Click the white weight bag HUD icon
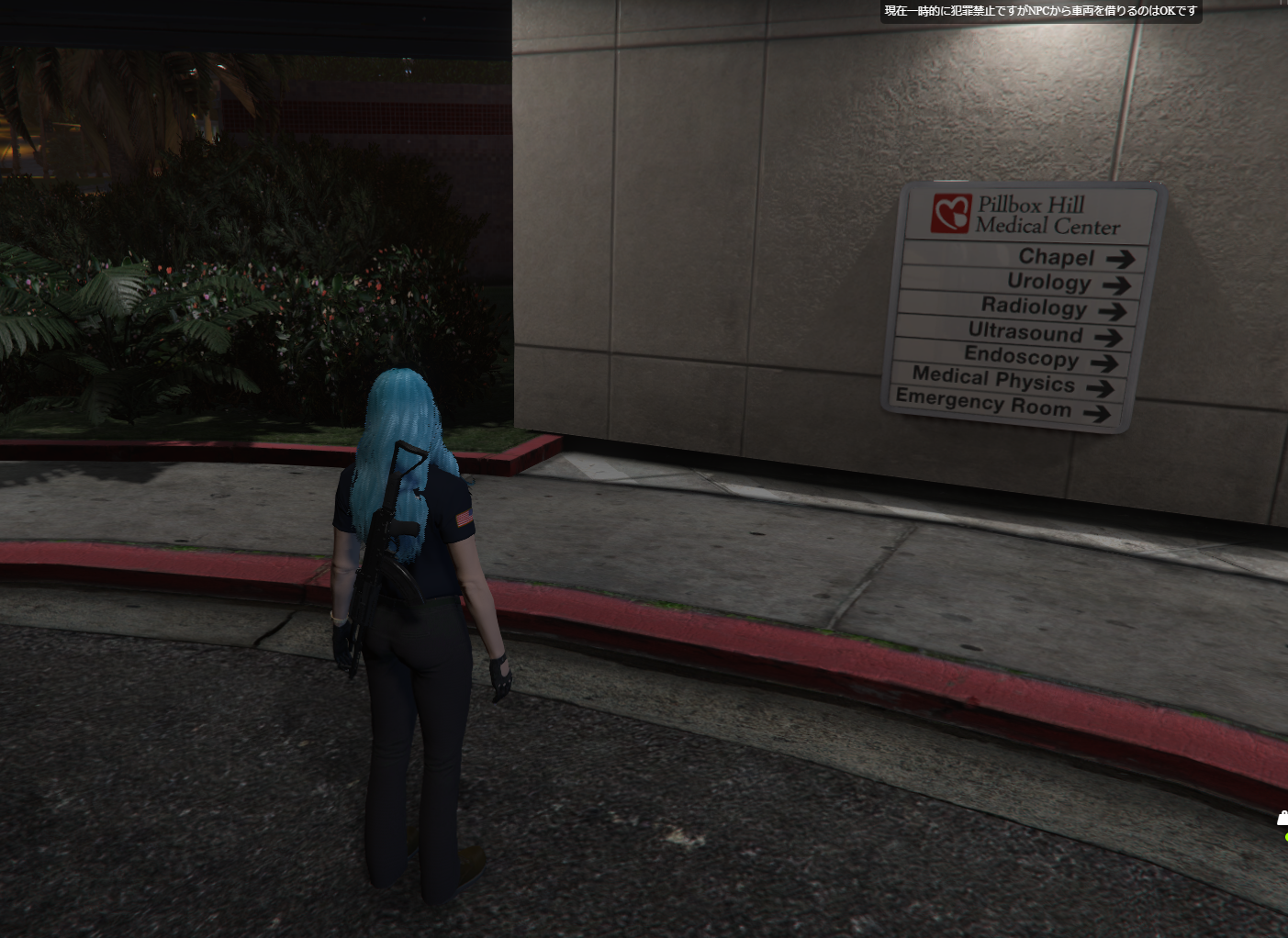The image size is (1288, 938). click(1282, 819)
